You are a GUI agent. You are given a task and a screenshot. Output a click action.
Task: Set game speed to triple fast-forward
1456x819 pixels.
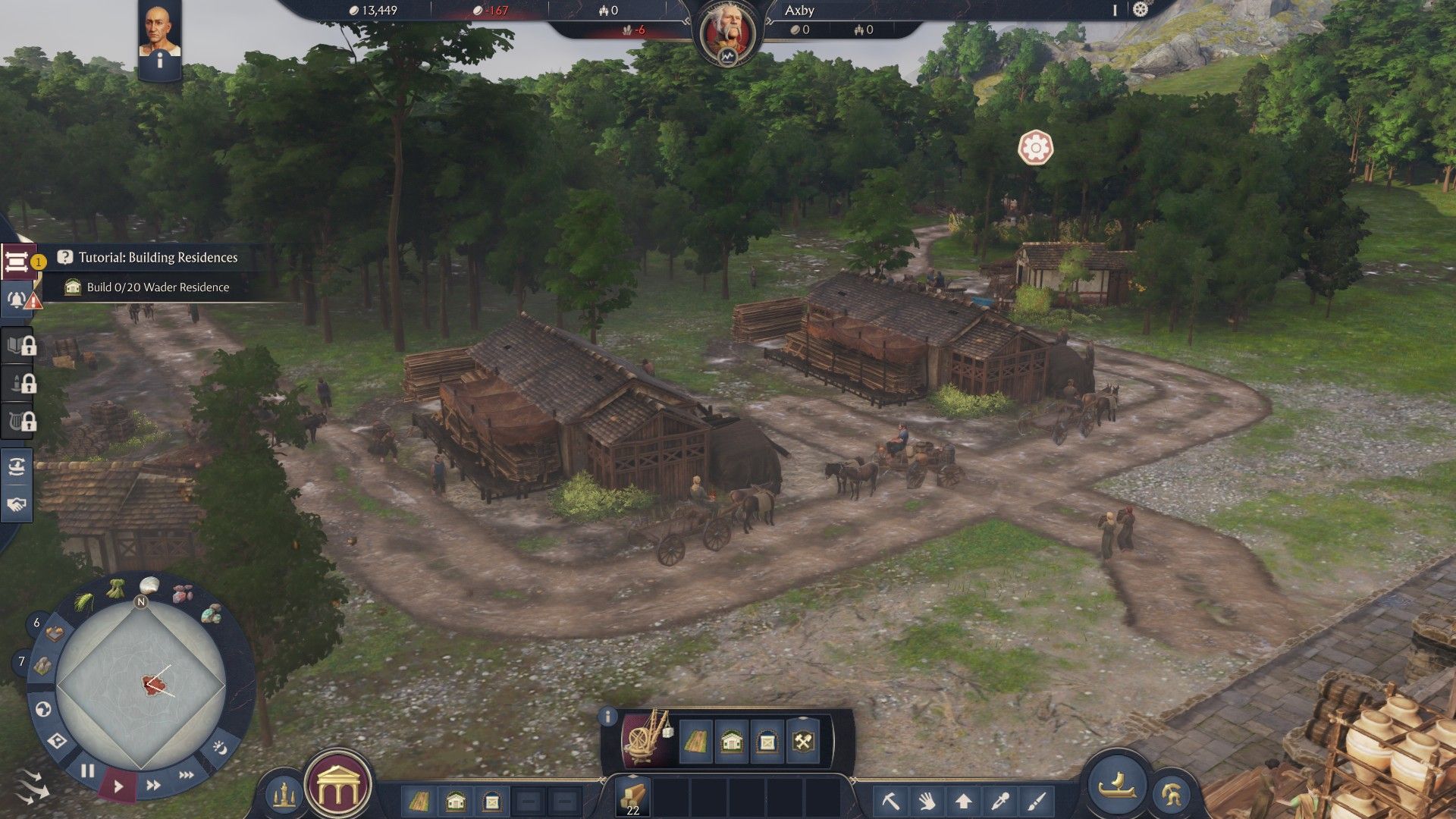186,775
